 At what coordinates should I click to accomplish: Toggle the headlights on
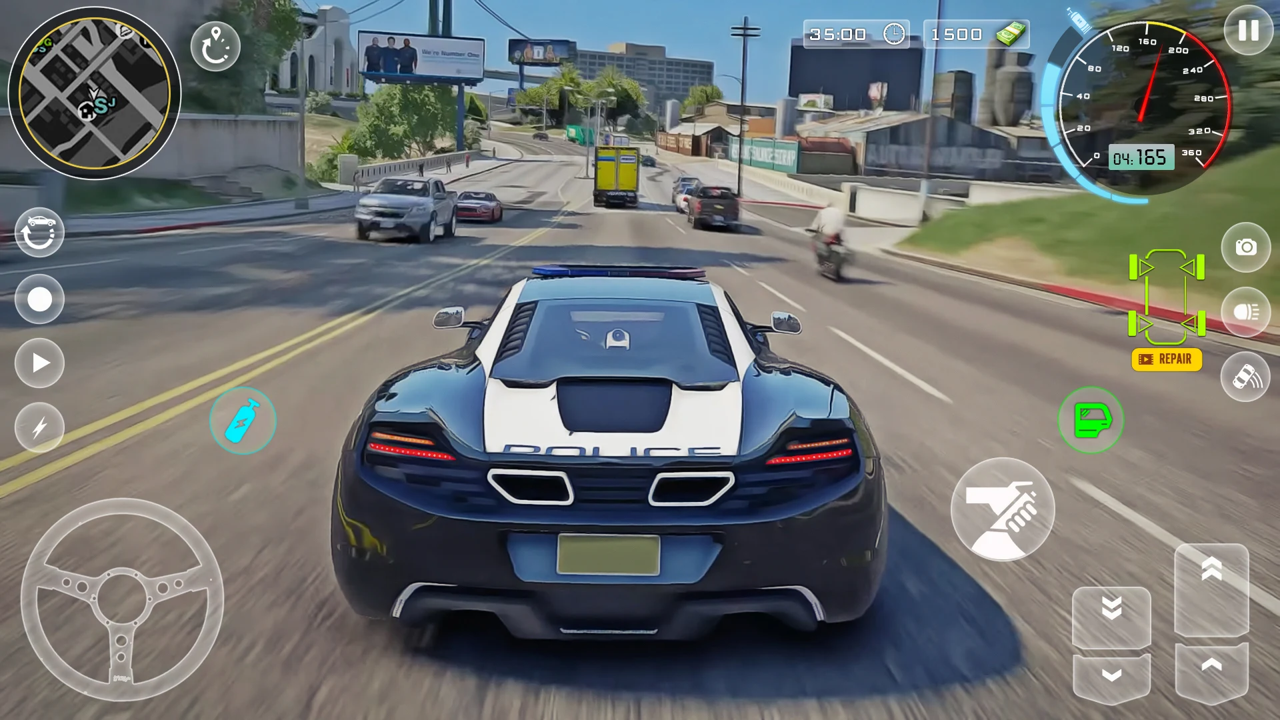[x=1246, y=312]
